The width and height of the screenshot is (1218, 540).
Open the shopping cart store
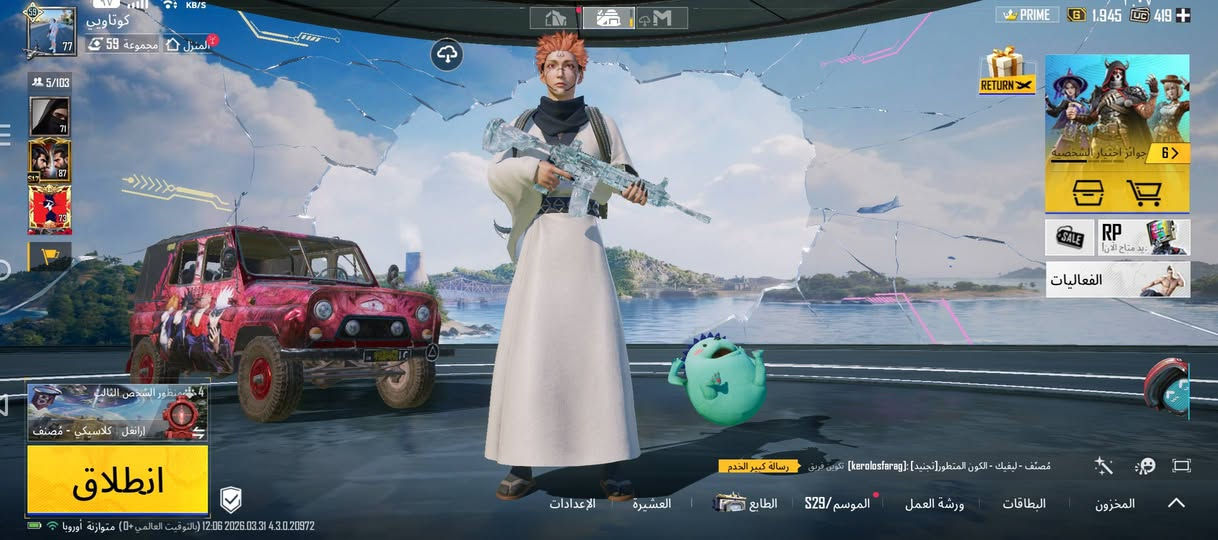coord(1145,191)
